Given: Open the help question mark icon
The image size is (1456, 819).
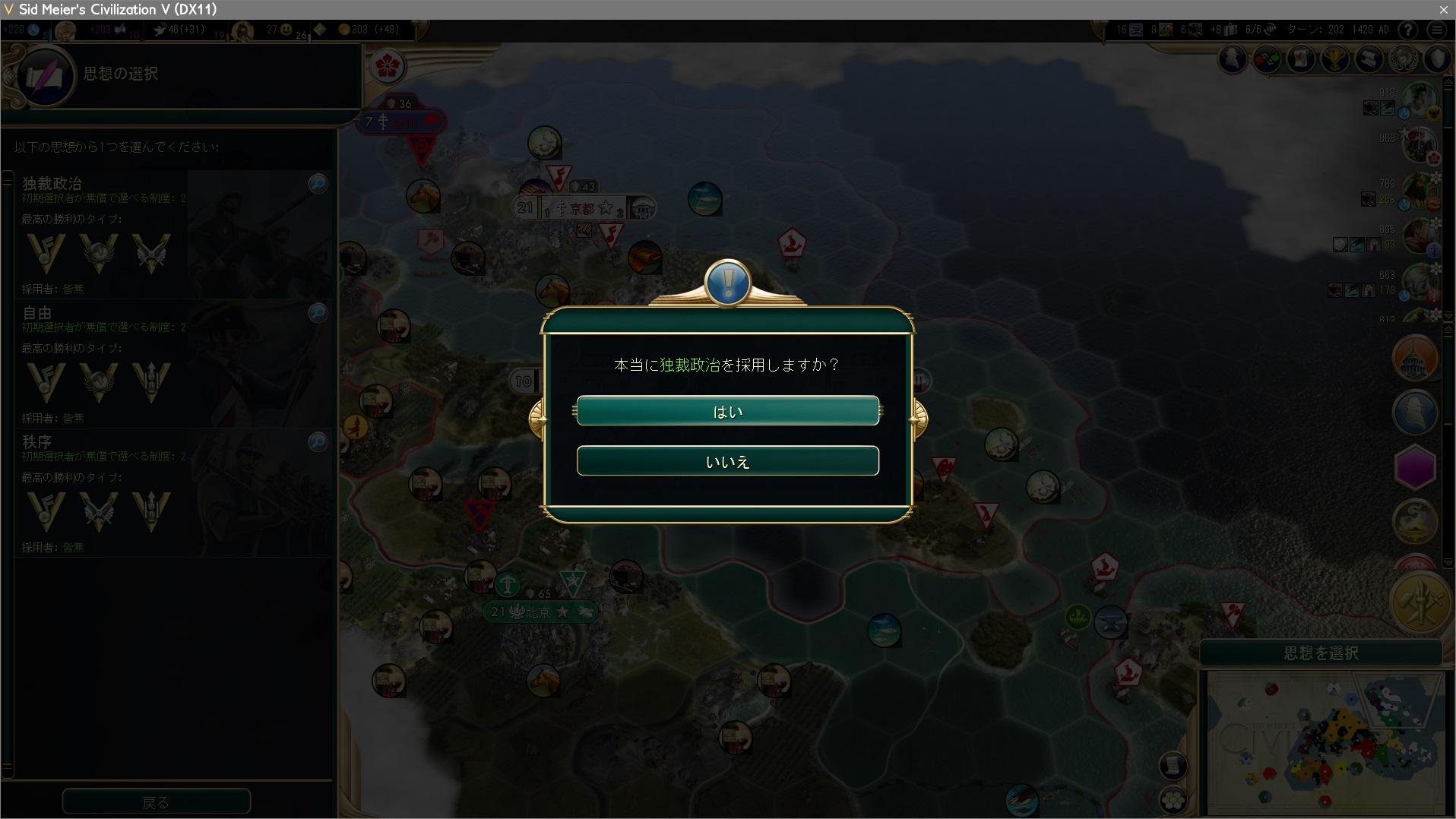Looking at the screenshot, I should [1408, 30].
